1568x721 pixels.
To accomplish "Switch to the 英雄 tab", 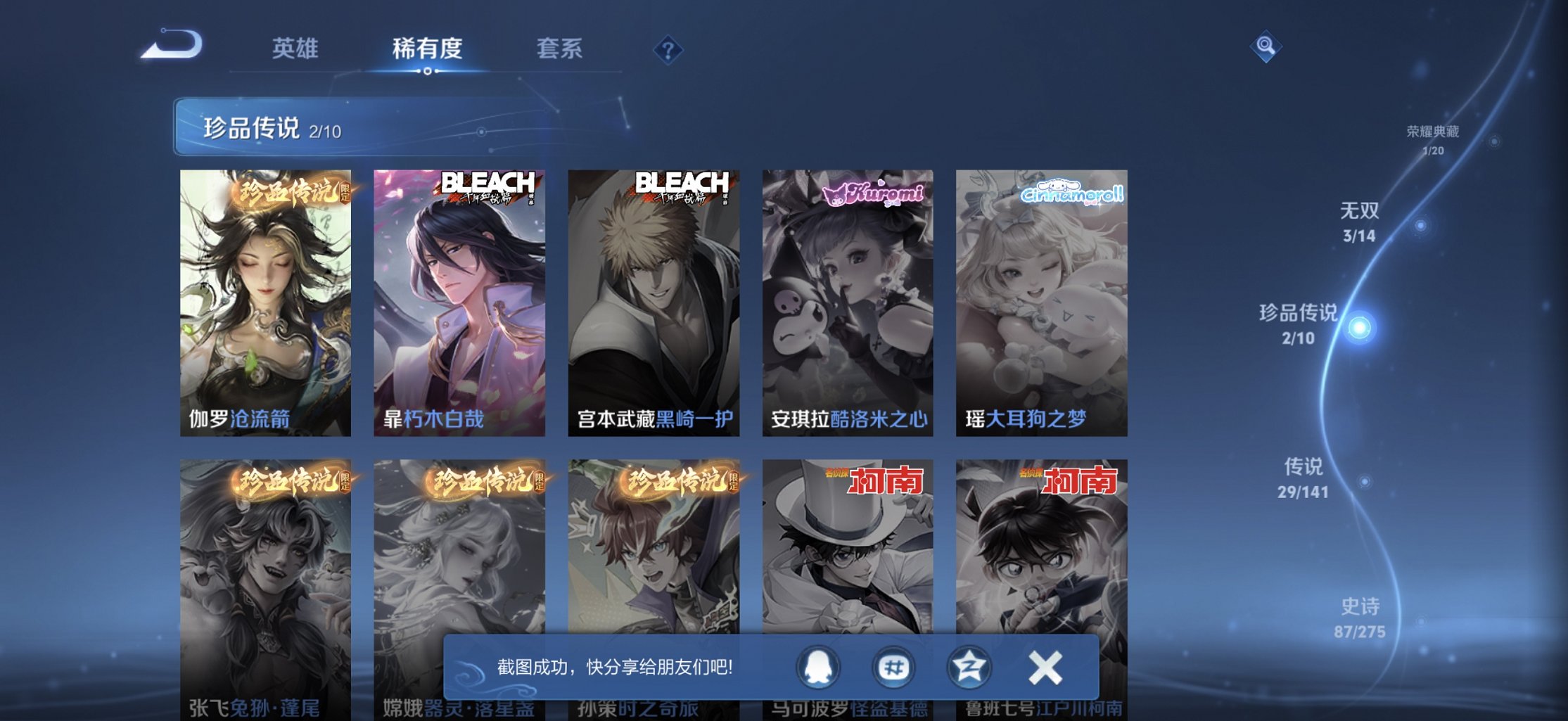I will pyautogui.click(x=295, y=49).
